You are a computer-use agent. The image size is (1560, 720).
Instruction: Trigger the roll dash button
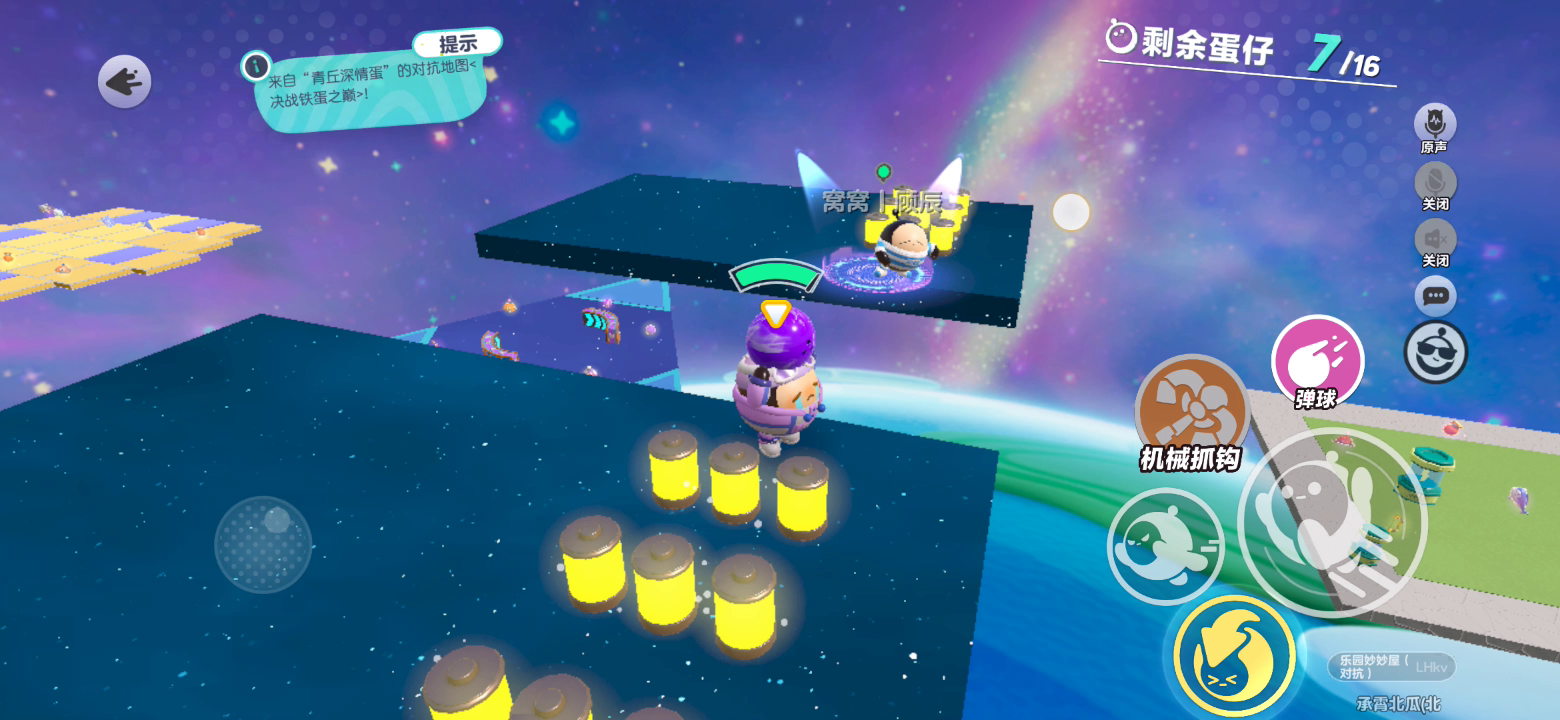pyautogui.click(x=1165, y=546)
